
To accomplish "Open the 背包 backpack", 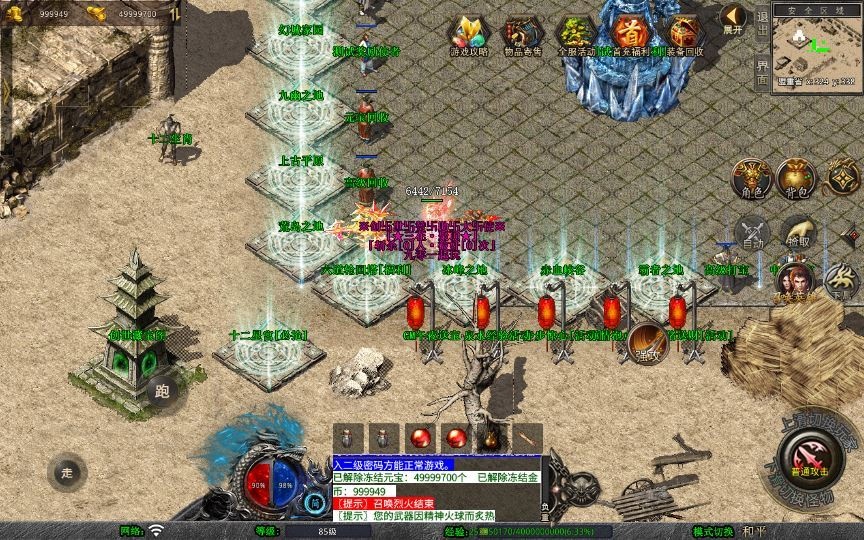I will pyautogui.click(x=798, y=179).
